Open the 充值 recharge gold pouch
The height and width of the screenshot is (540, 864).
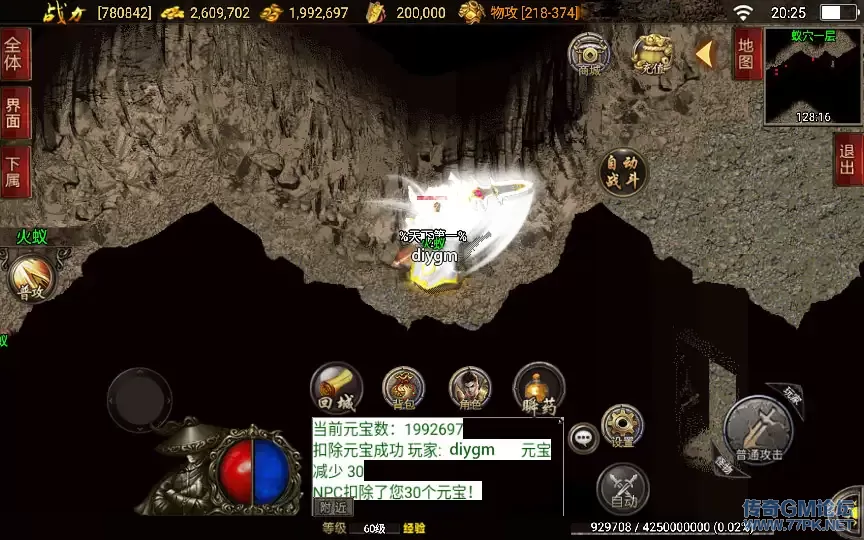[x=651, y=53]
